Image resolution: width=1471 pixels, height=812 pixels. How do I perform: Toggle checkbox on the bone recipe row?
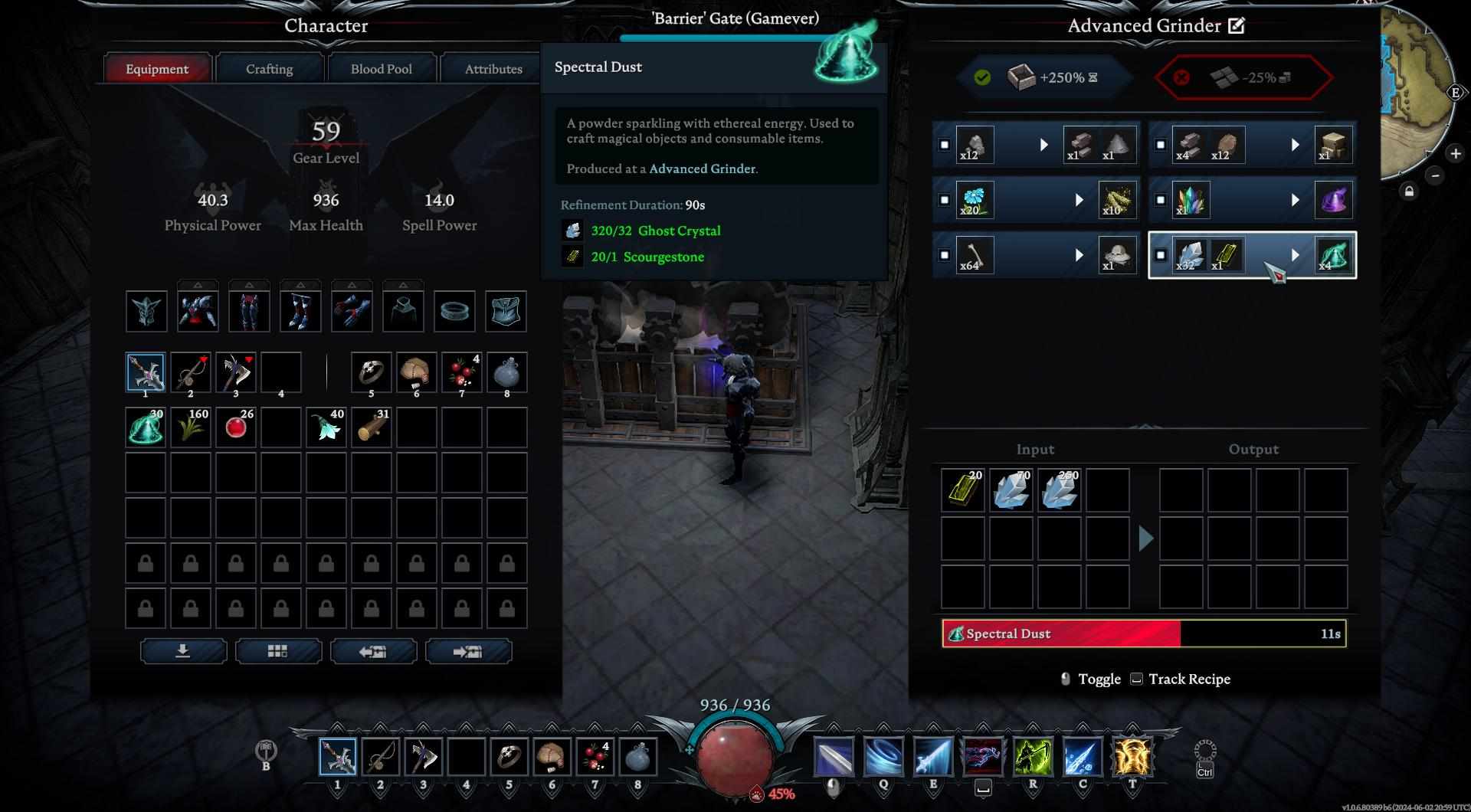pyautogui.click(x=945, y=255)
